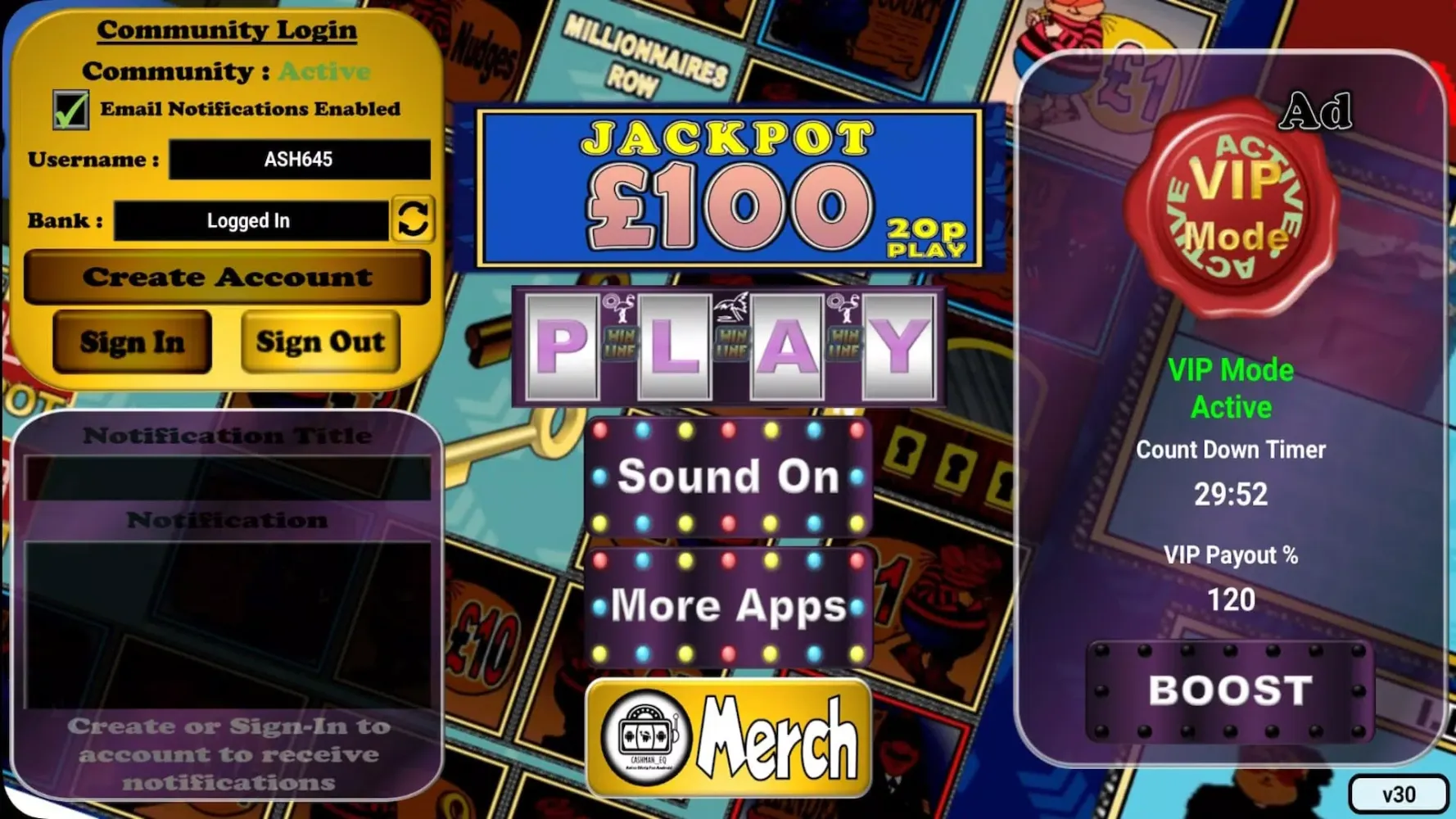
Task: Click the Username field showing ASH645
Action: pyautogui.click(x=299, y=158)
